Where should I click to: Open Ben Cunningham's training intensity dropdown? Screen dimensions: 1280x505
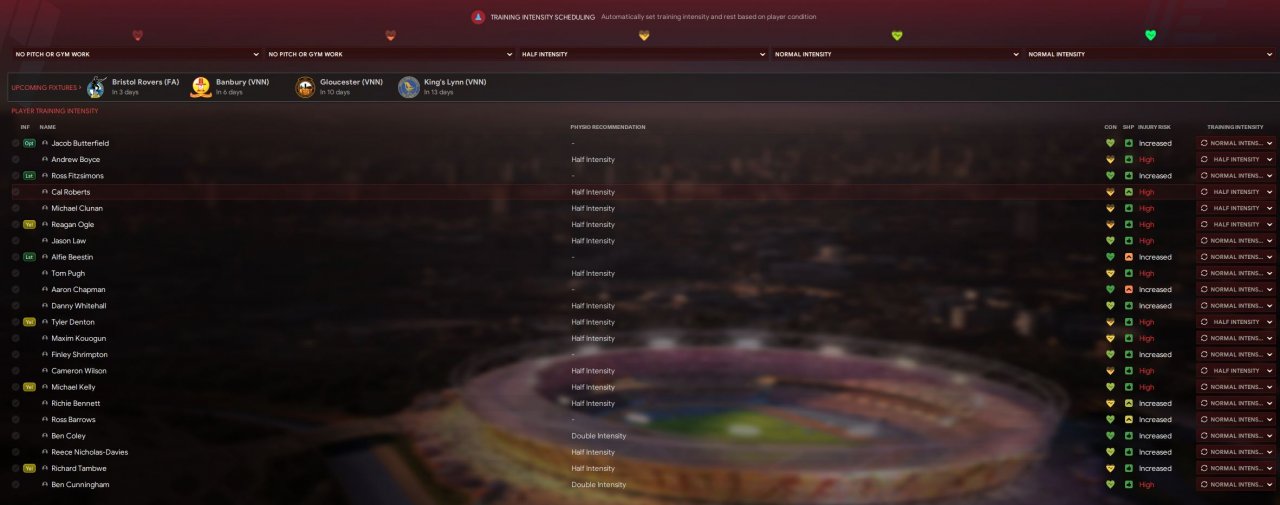point(1236,485)
